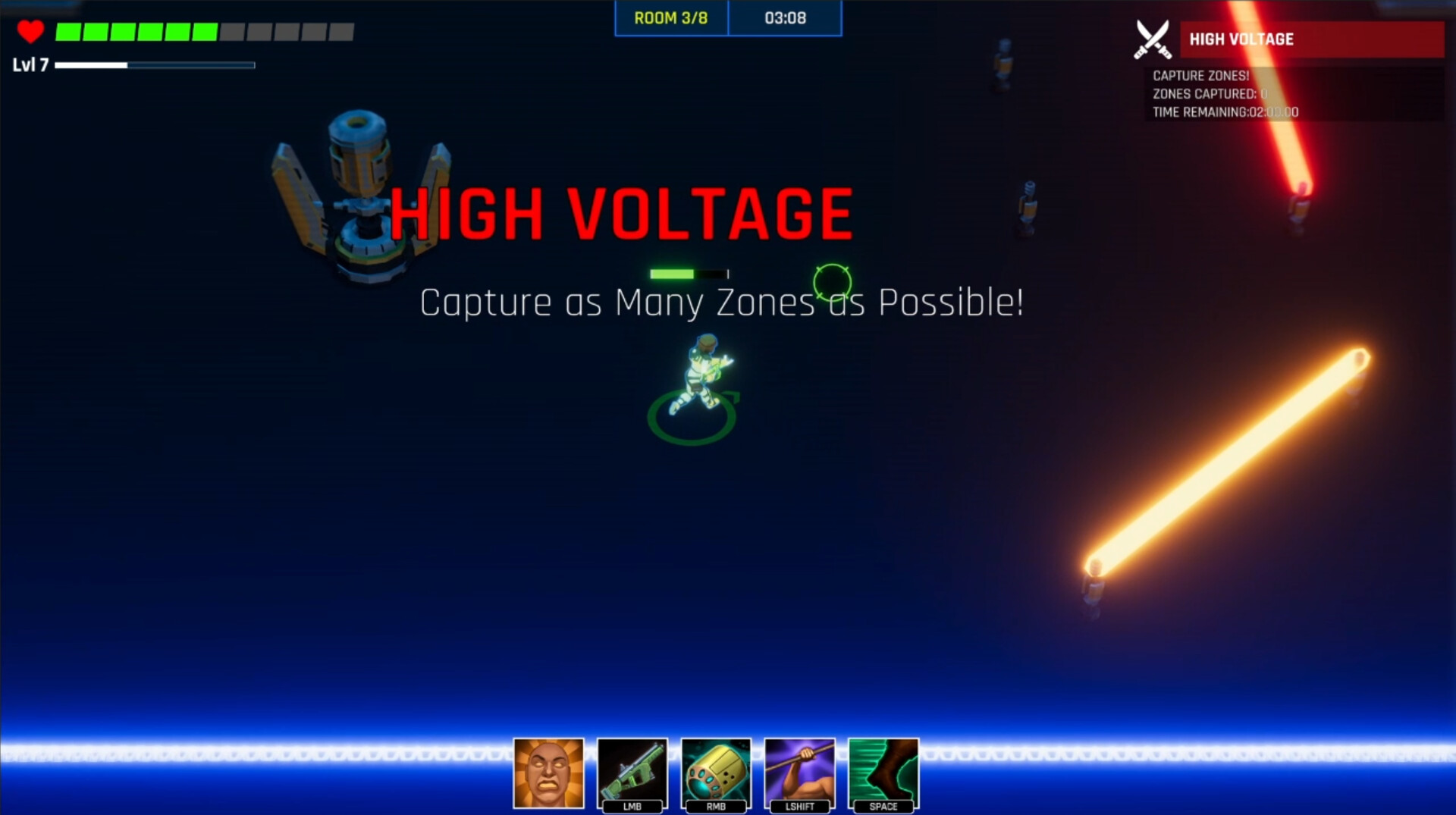The image size is (1456, 815).
Task: Toggle the SPACE keybind label under the boots
Action: (x=883, y=807)
